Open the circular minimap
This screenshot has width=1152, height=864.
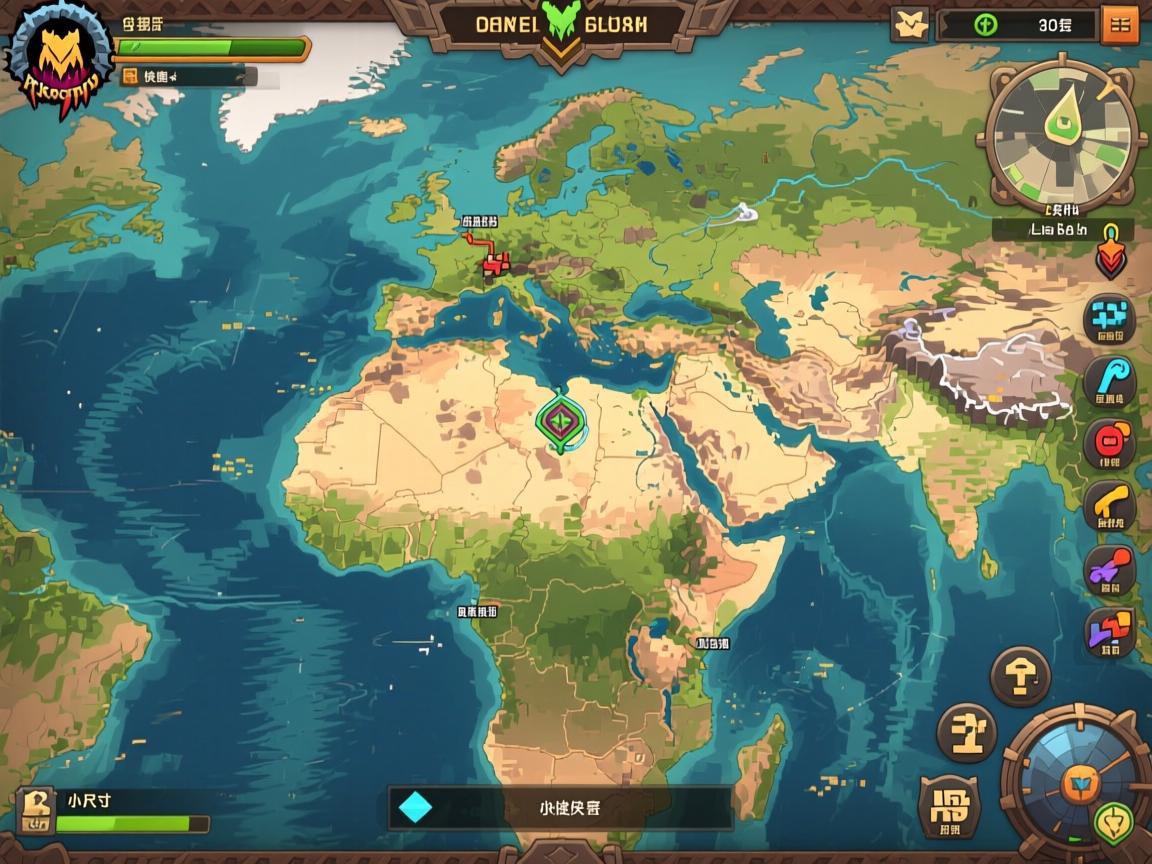1062,136
